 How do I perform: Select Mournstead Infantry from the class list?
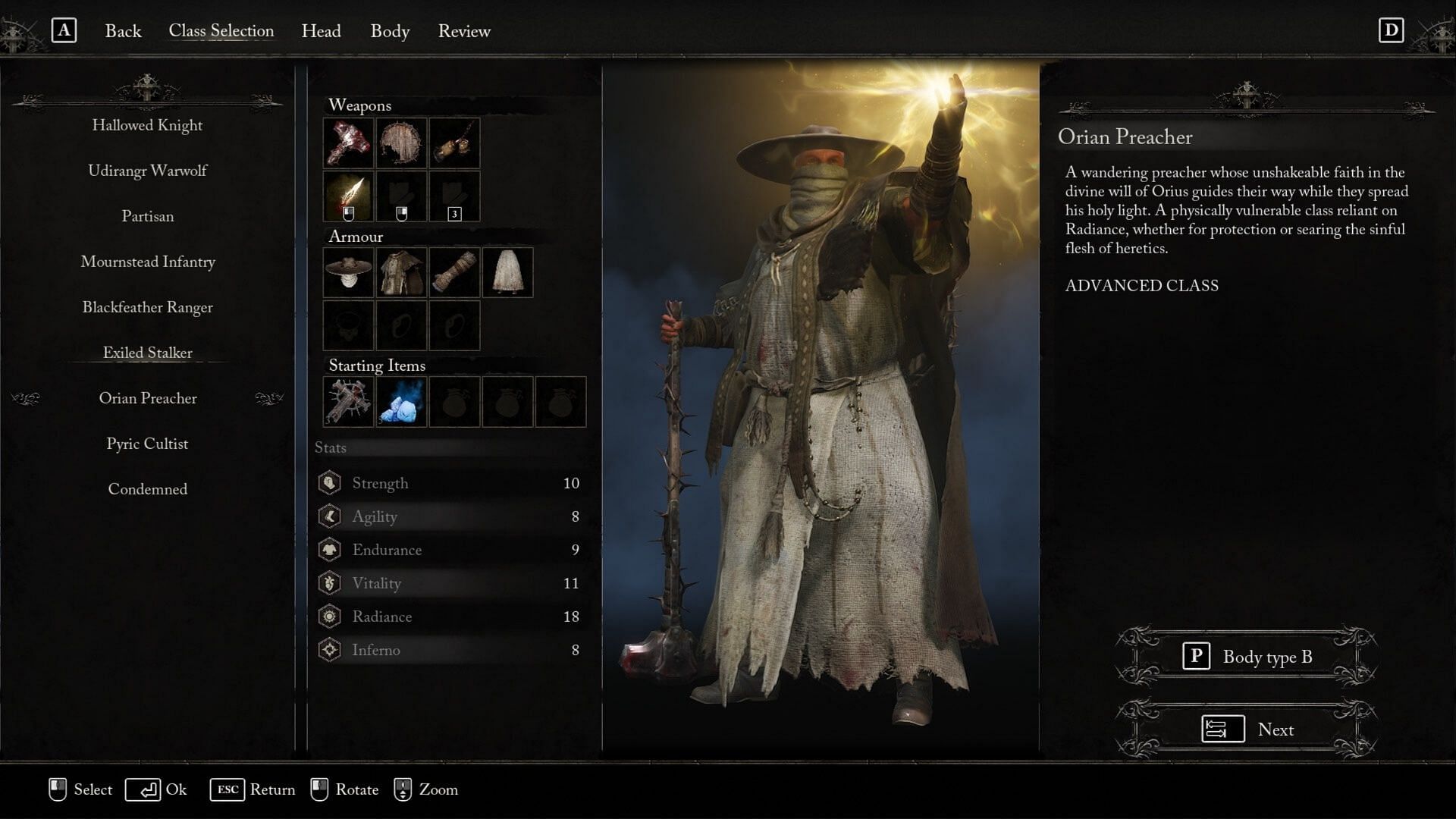point(147,262)
